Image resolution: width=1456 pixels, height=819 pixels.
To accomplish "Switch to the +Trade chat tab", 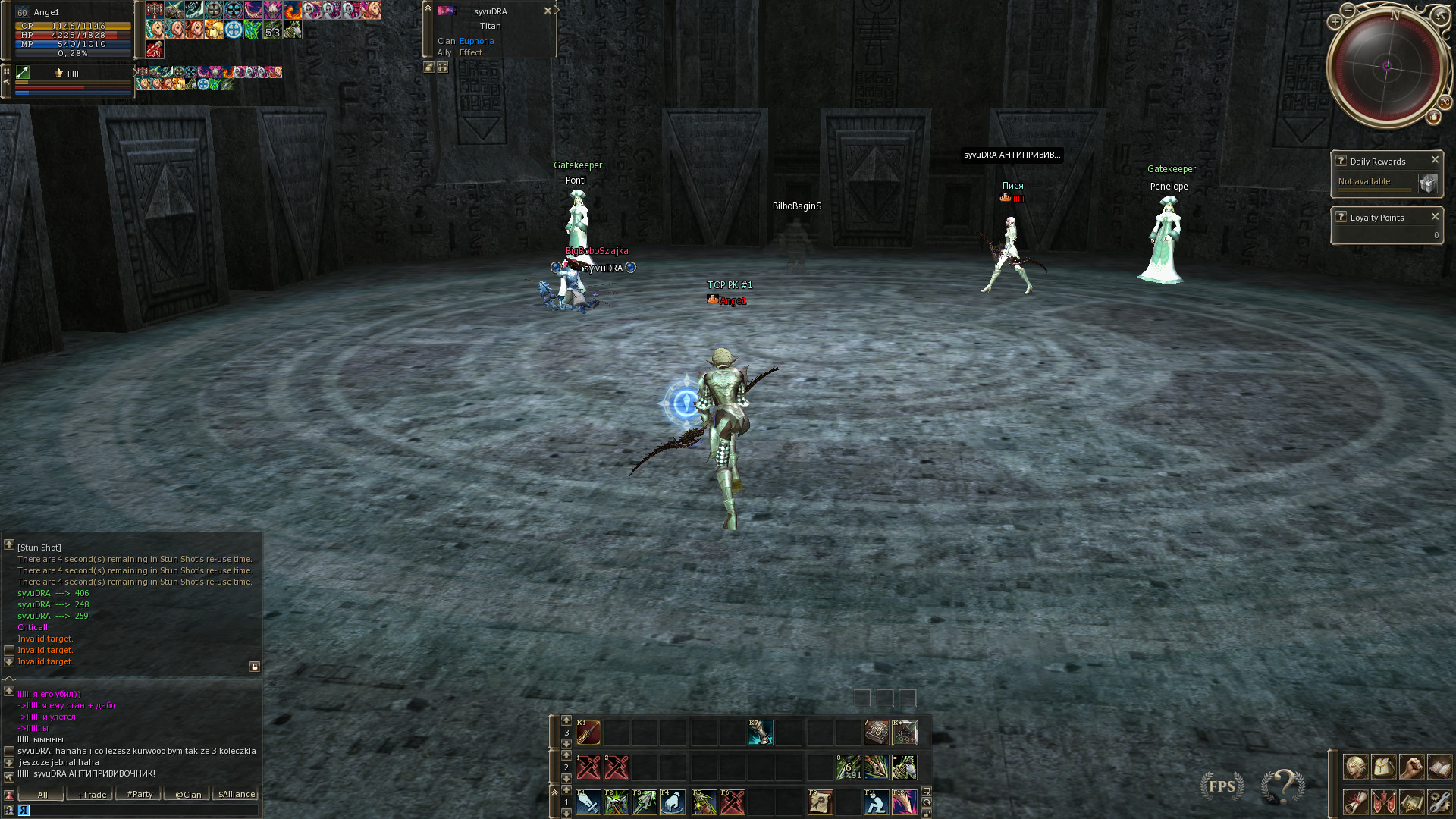I will (91, 795).
